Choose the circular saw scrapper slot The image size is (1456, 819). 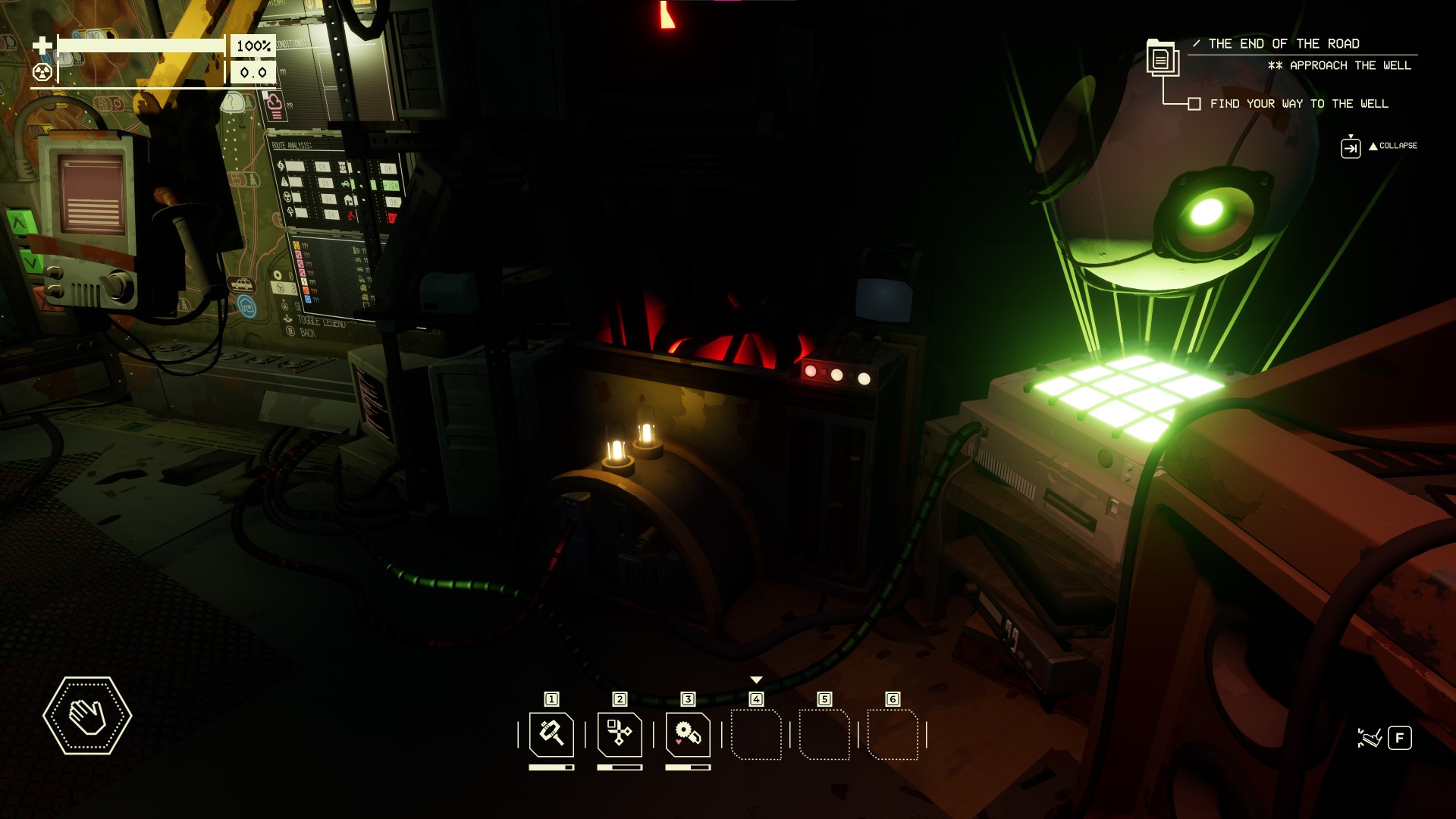point(688,734)
